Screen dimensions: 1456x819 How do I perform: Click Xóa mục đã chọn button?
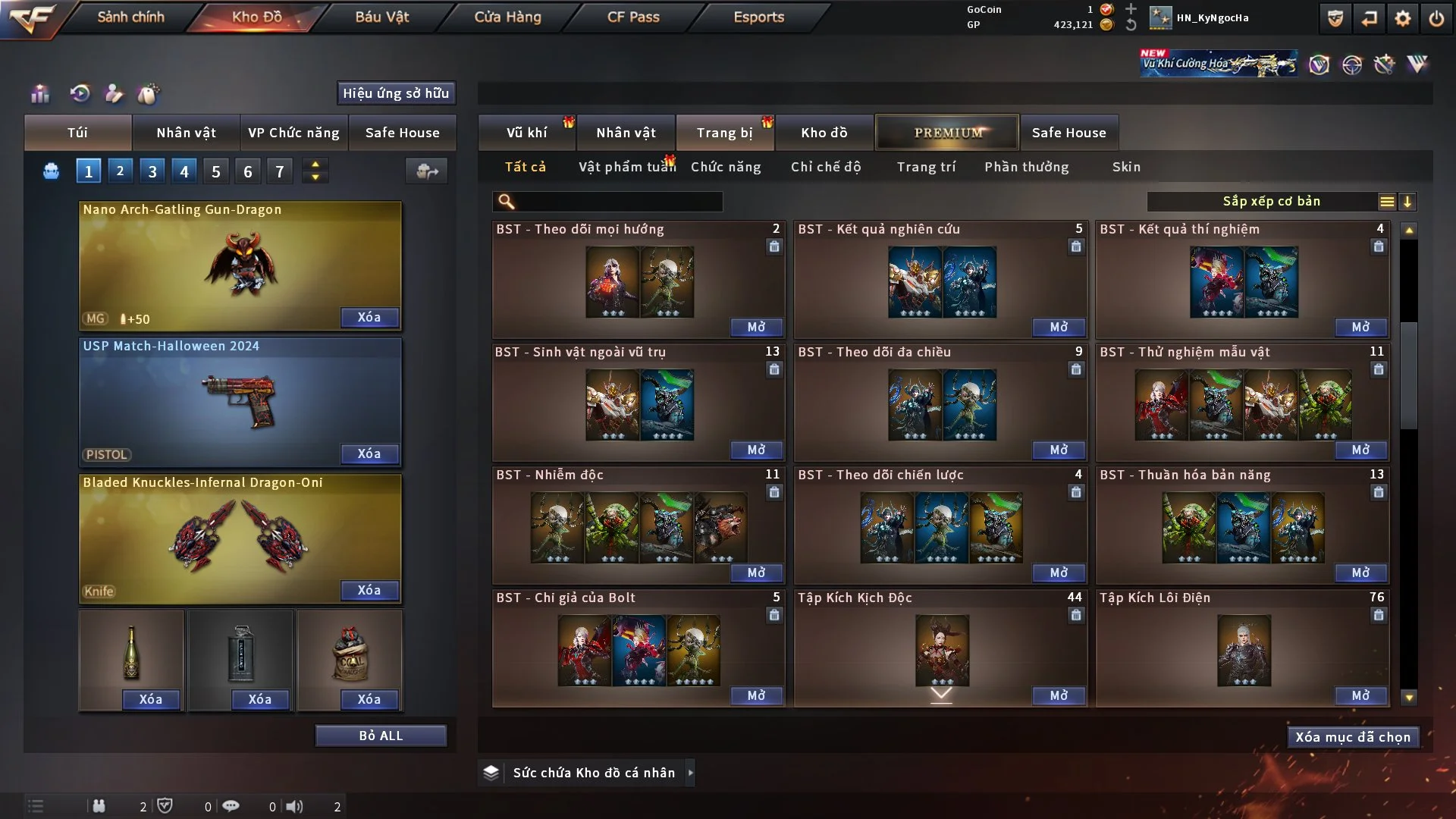click(1353, 737)
